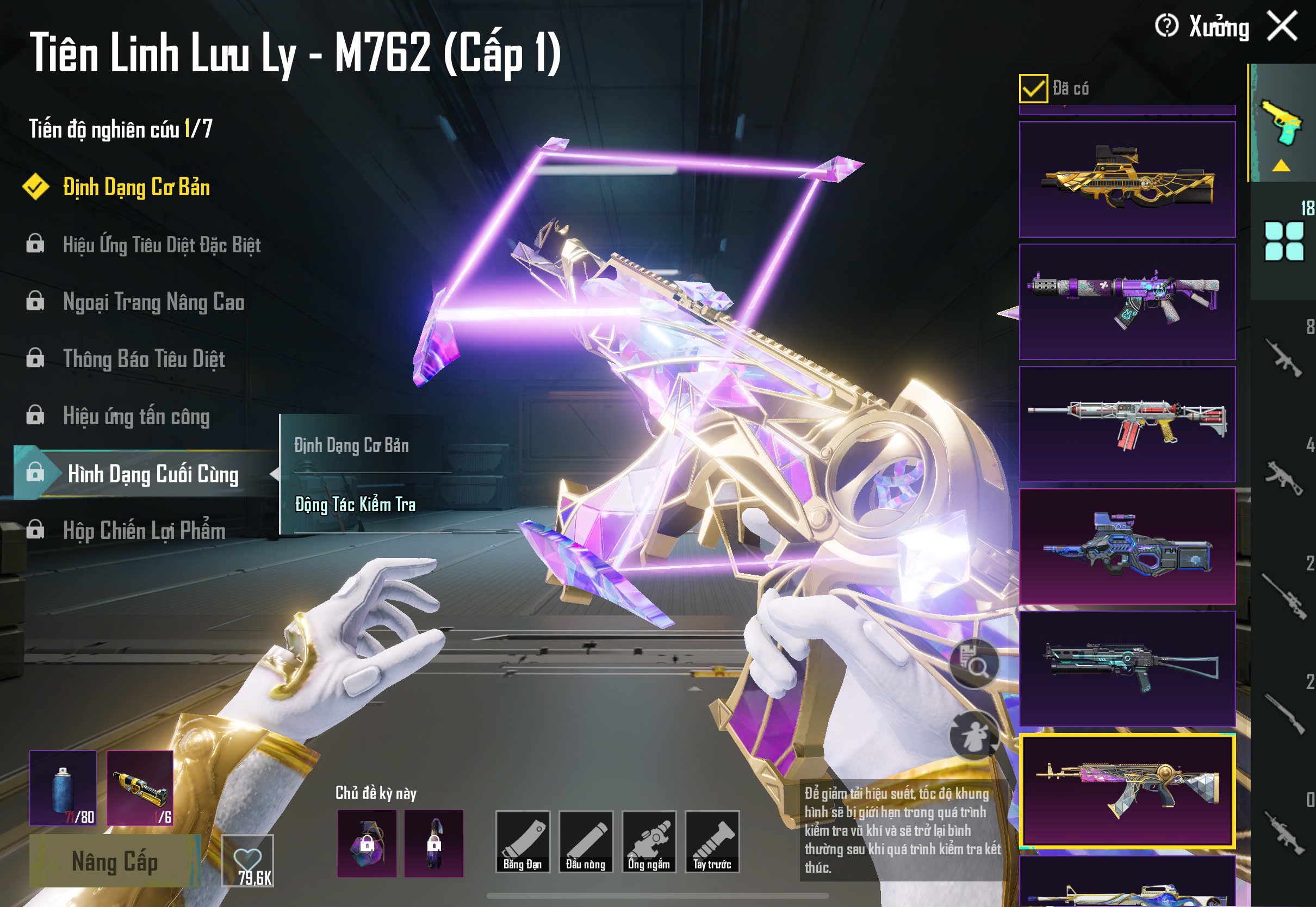The width and height of the screenshot is (1316, 907).
Task: Open the help question mark icon
Action: pos(1166,26)
